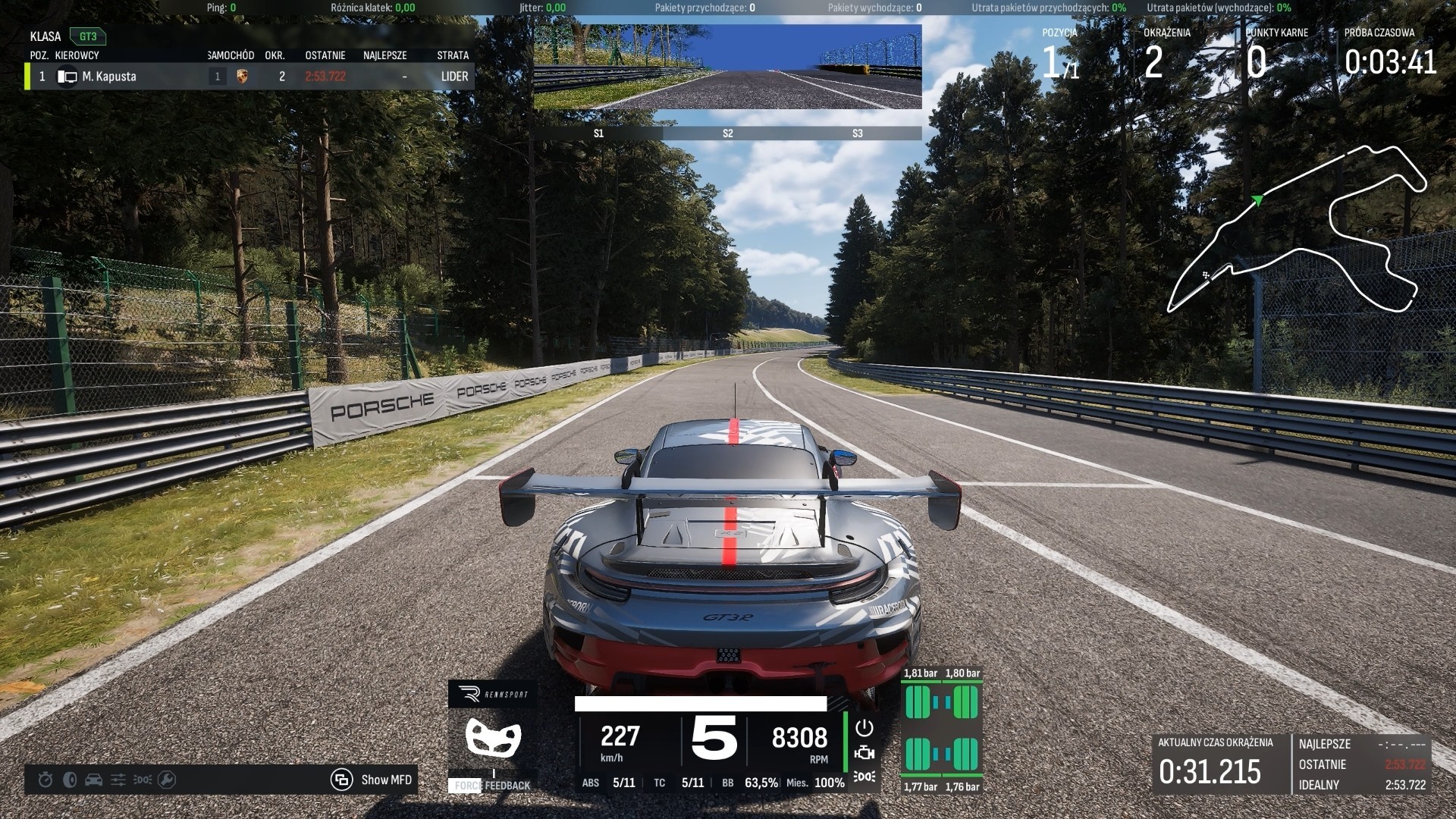Click the Show MFD button
Screen dimensions: 1456x819
coord(372,780)
